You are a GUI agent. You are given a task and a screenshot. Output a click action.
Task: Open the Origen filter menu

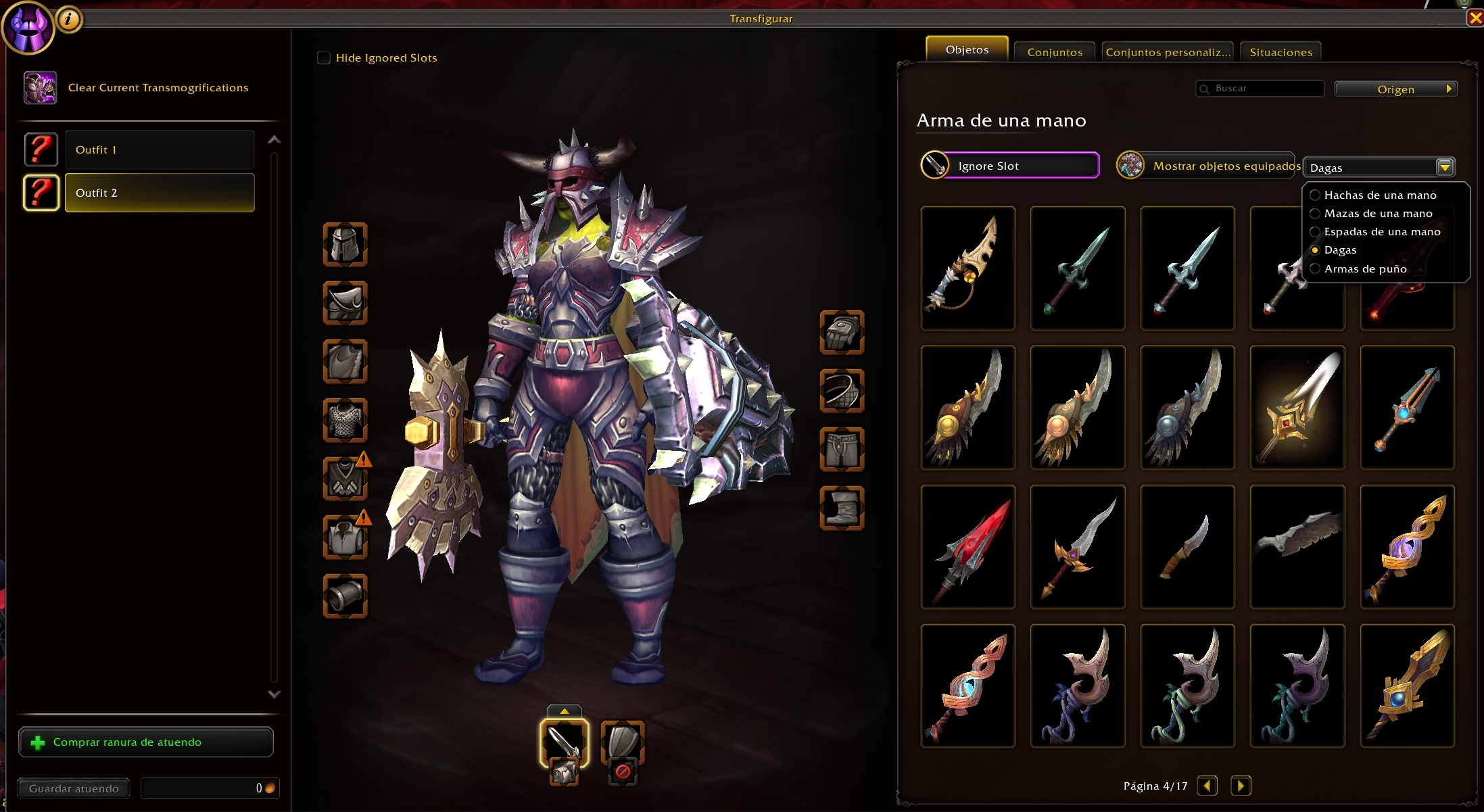pyautogui.click(x=1395, y=89)
